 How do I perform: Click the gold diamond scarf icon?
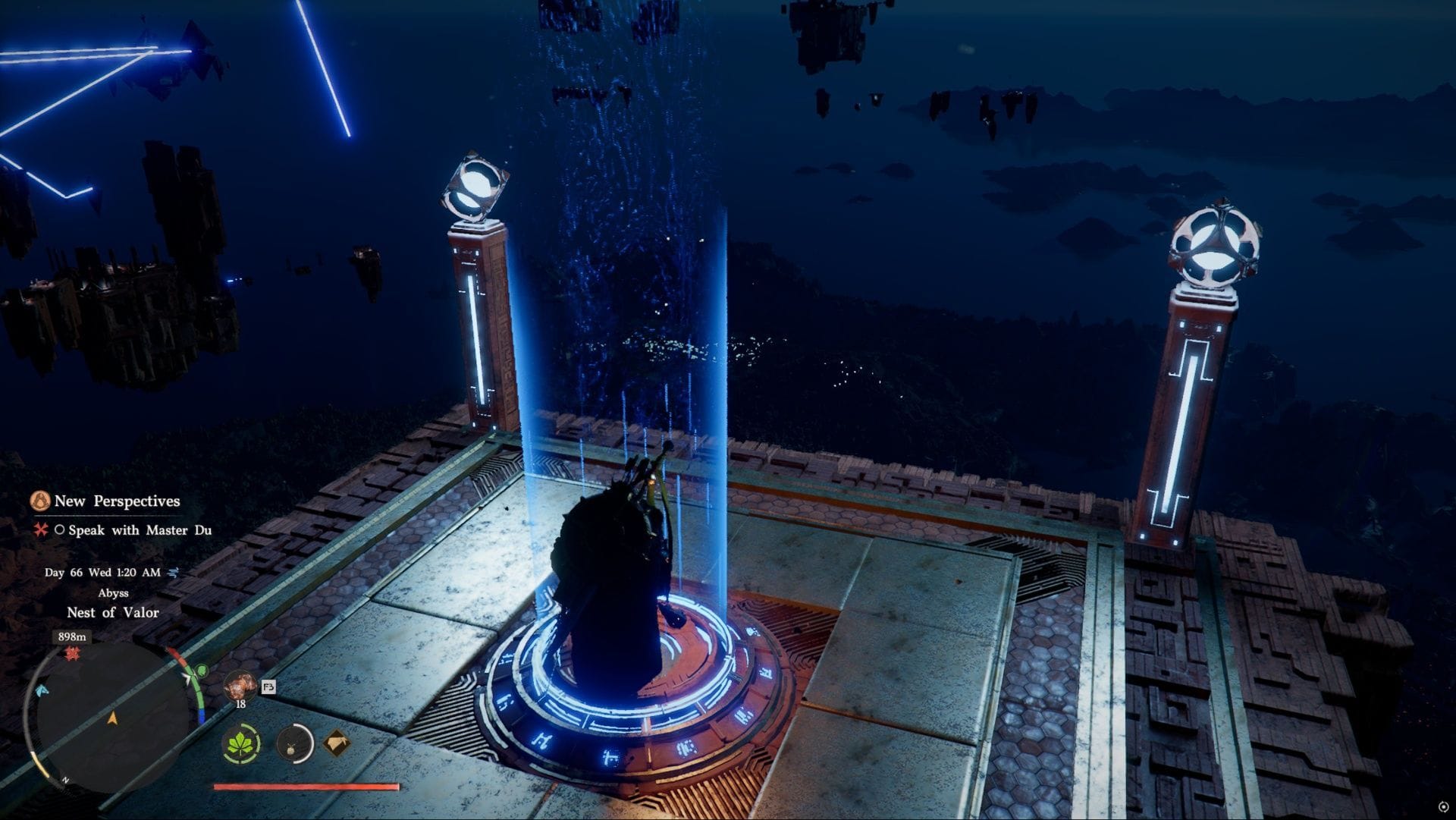point(337,743)
